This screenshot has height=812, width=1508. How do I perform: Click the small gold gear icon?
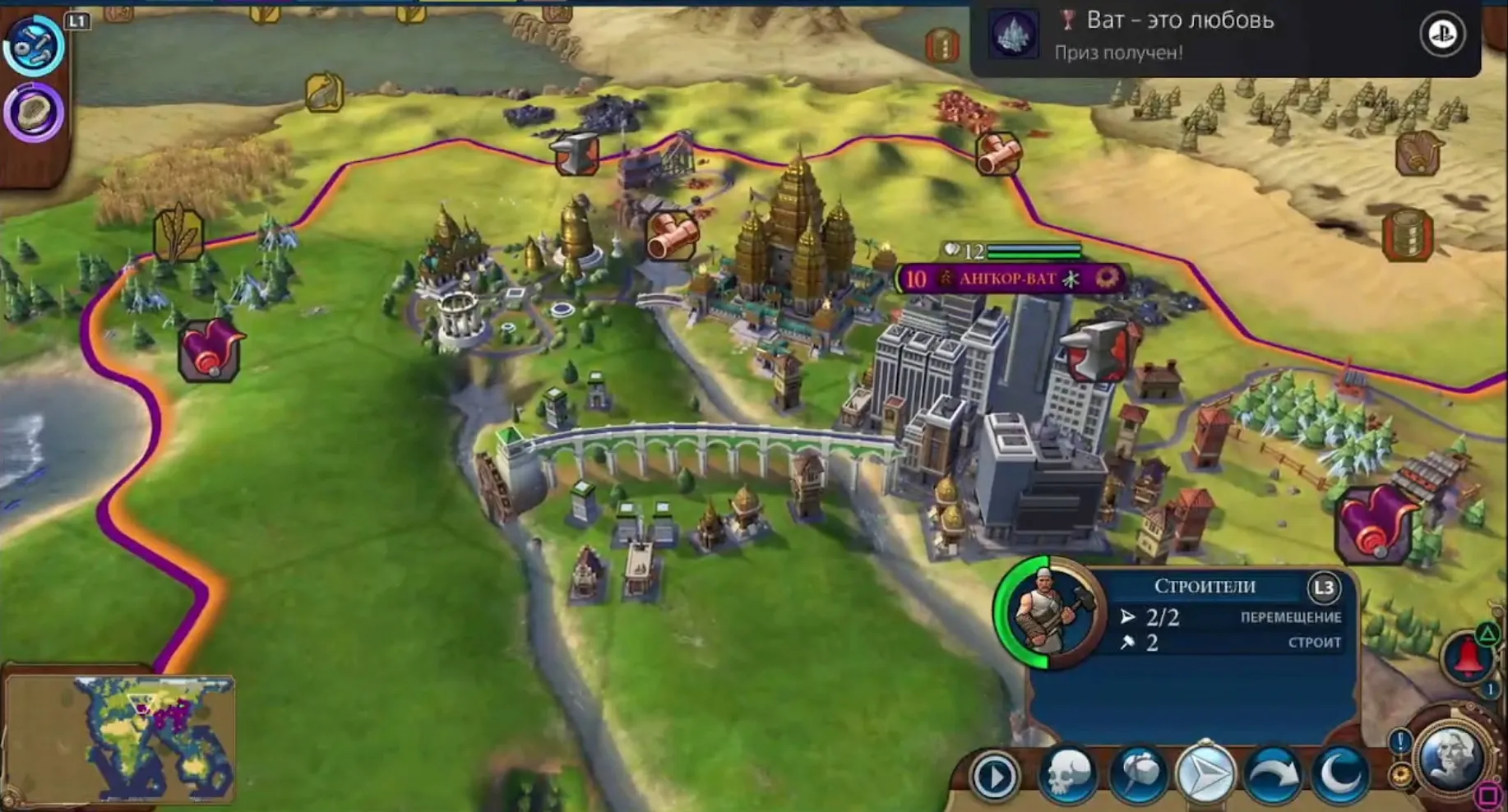coord(1401,774)
